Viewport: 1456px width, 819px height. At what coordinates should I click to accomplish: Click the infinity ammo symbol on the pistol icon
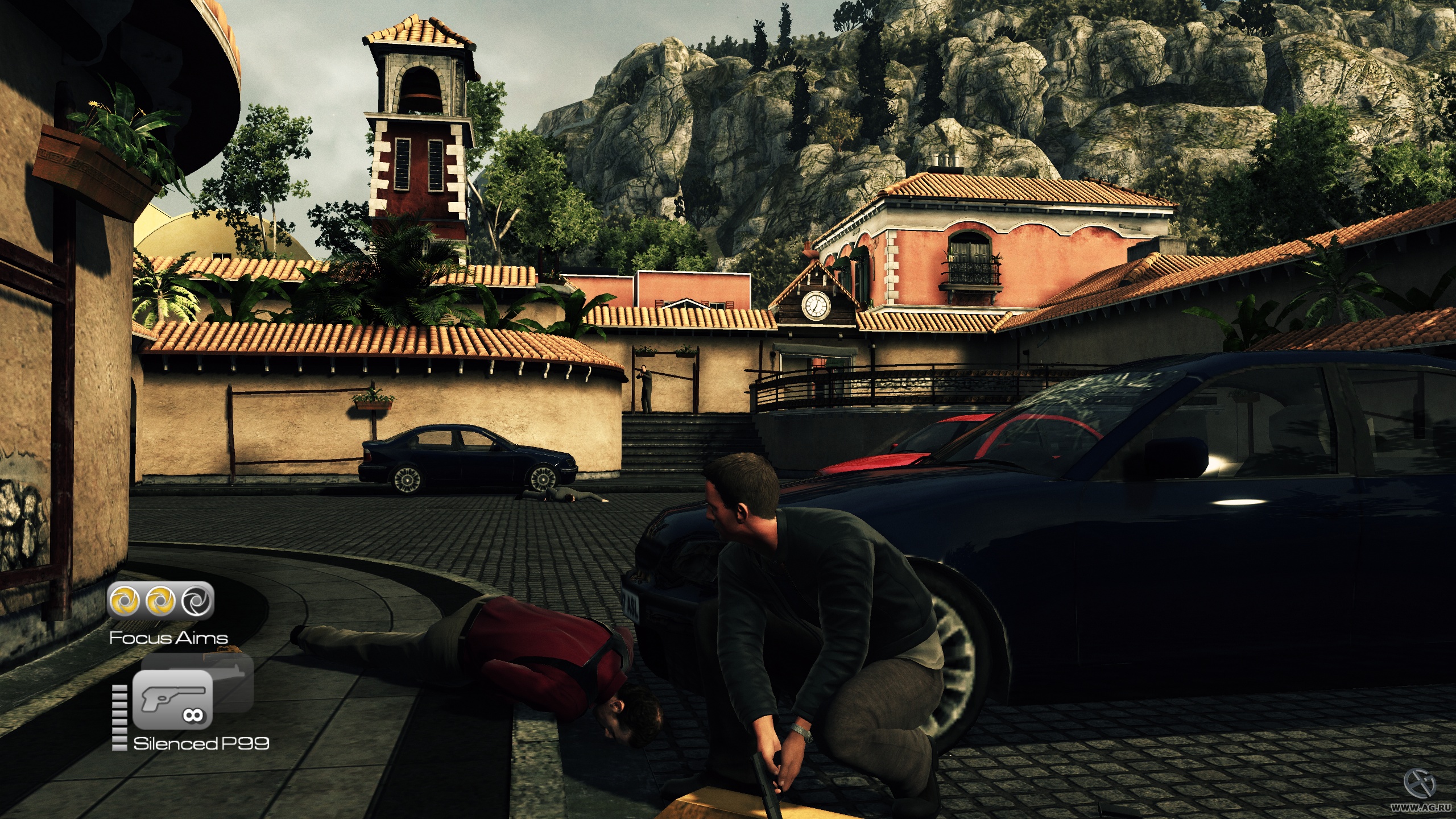tap(193, 715)
